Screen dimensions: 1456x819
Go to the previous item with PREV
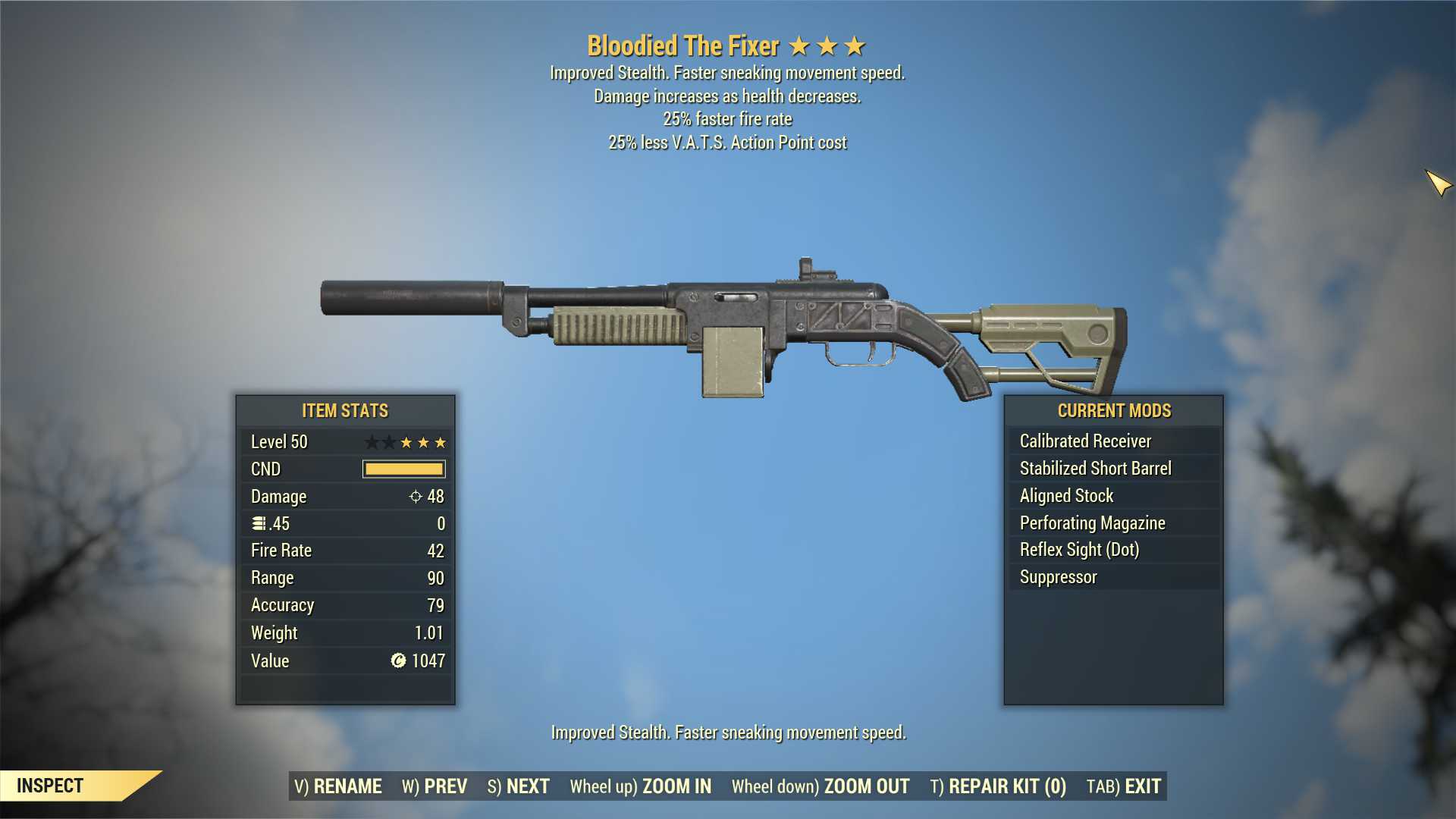(x=435, y=786)
